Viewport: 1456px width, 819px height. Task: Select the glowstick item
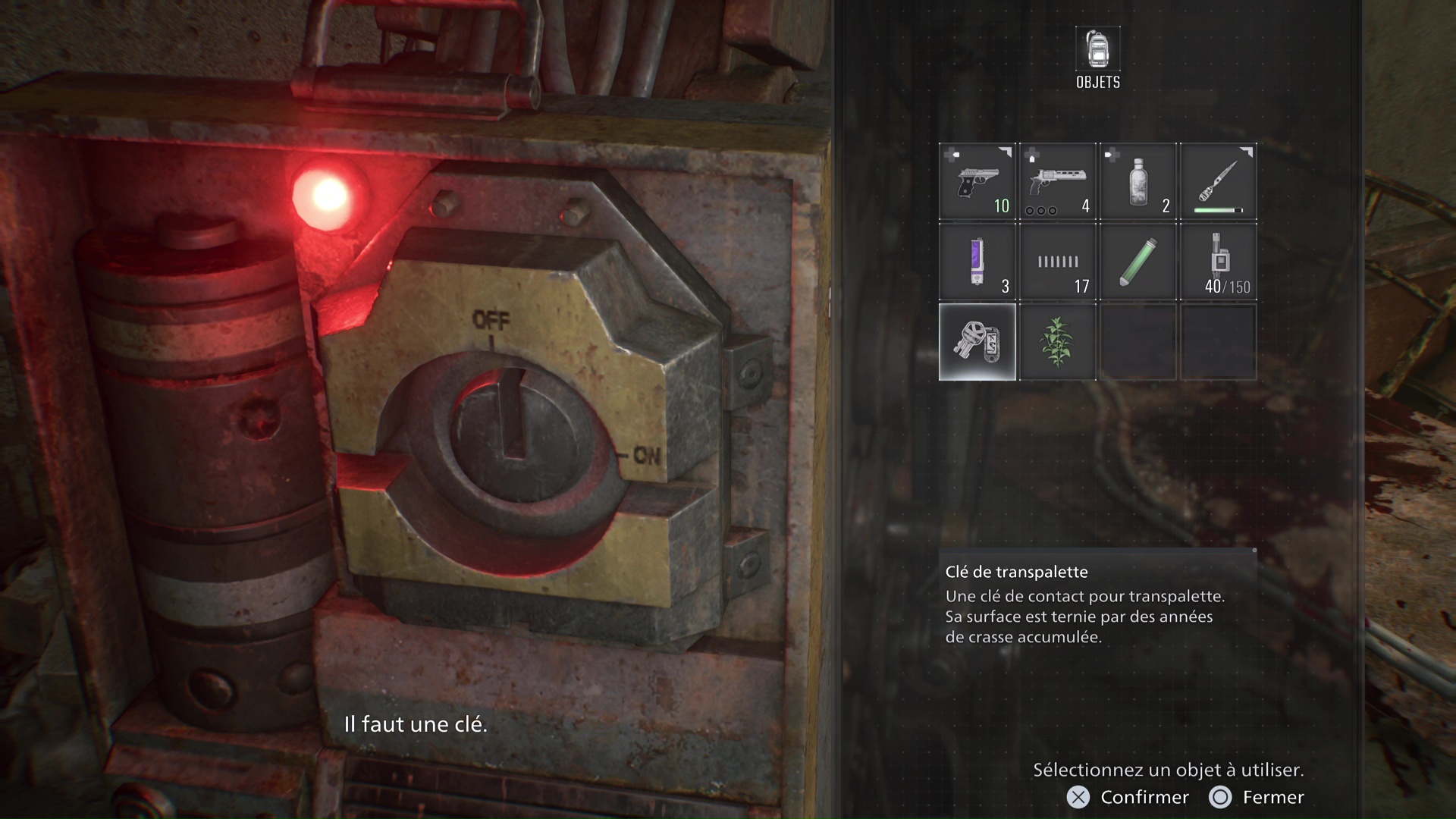click(1137, 262)
